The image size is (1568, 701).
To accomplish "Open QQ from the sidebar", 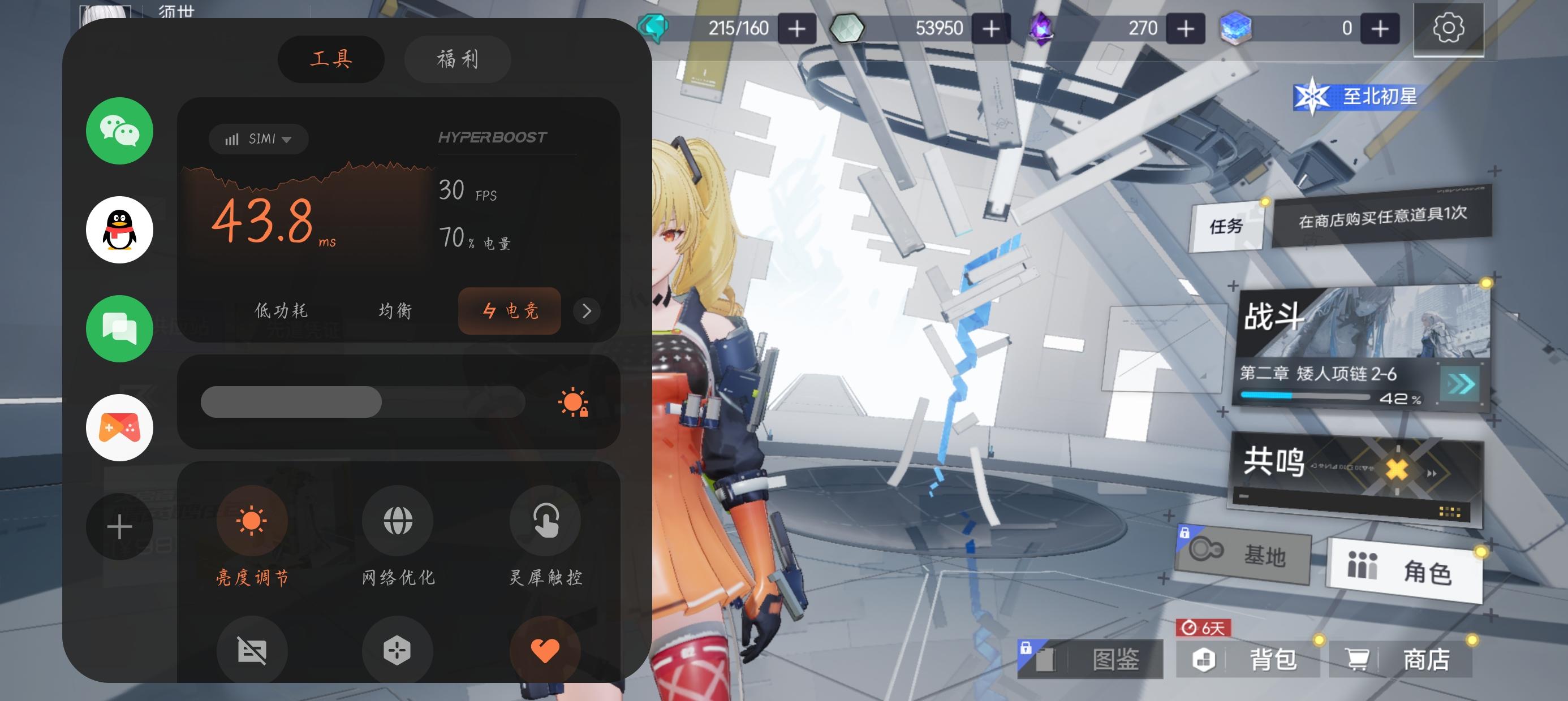I will coord(119,231).
